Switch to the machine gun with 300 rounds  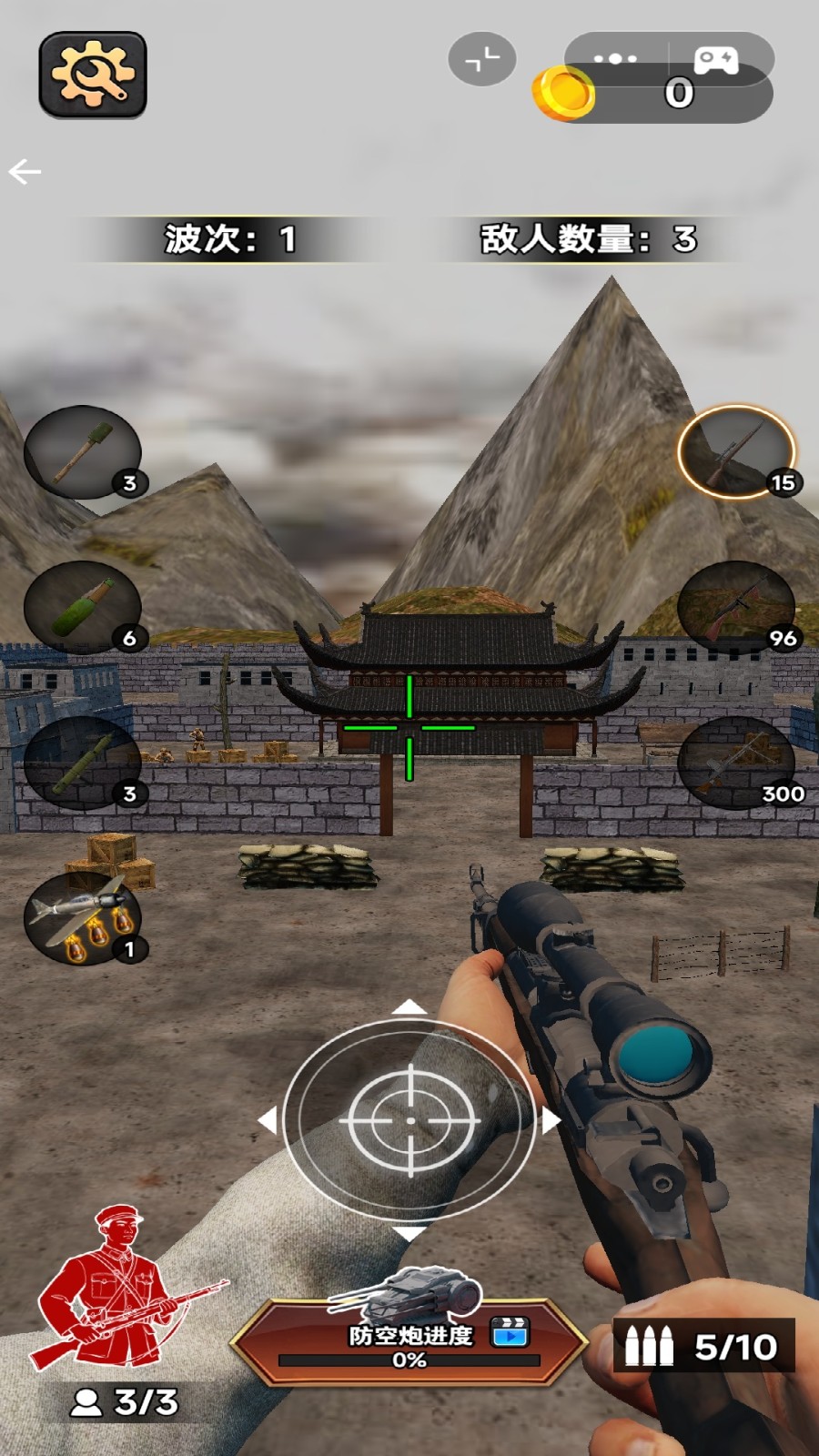tap(736, 763)
